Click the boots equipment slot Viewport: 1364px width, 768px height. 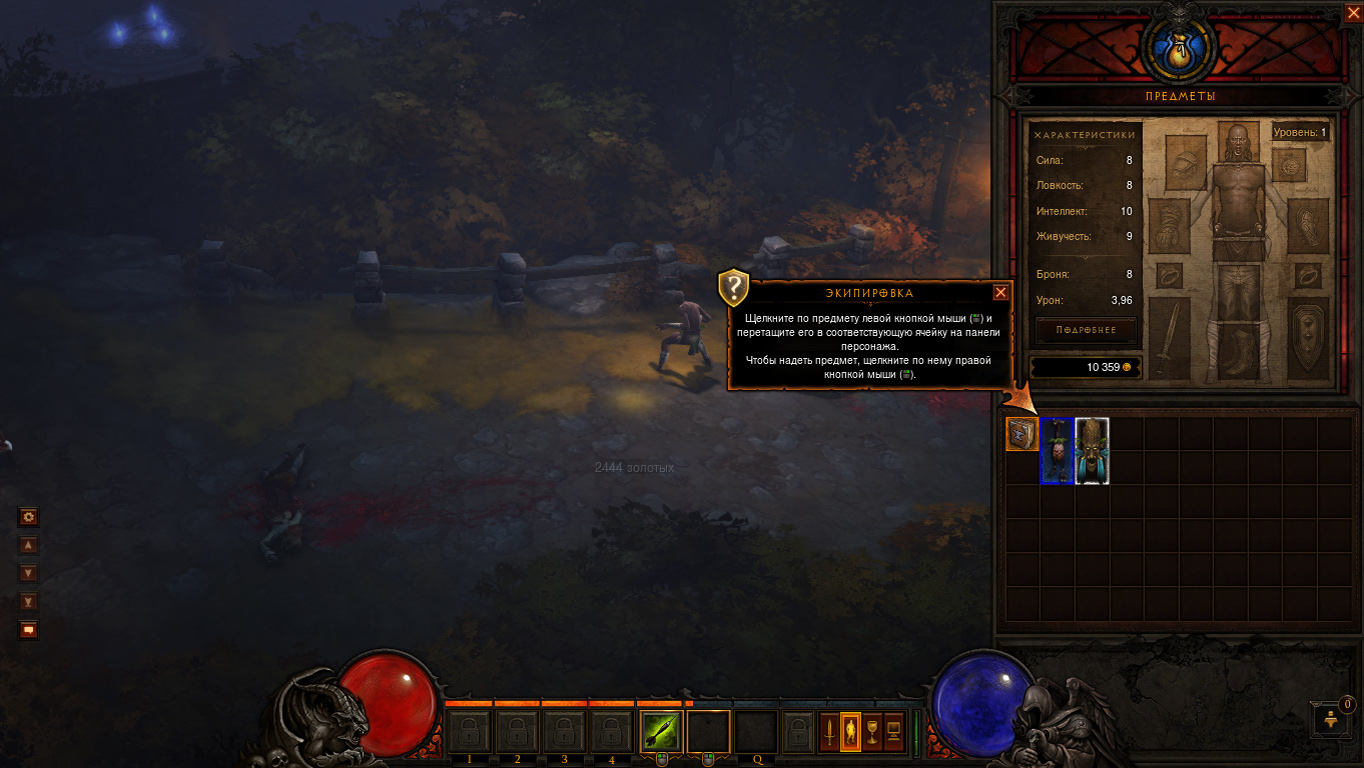[x=1238, y=353]
